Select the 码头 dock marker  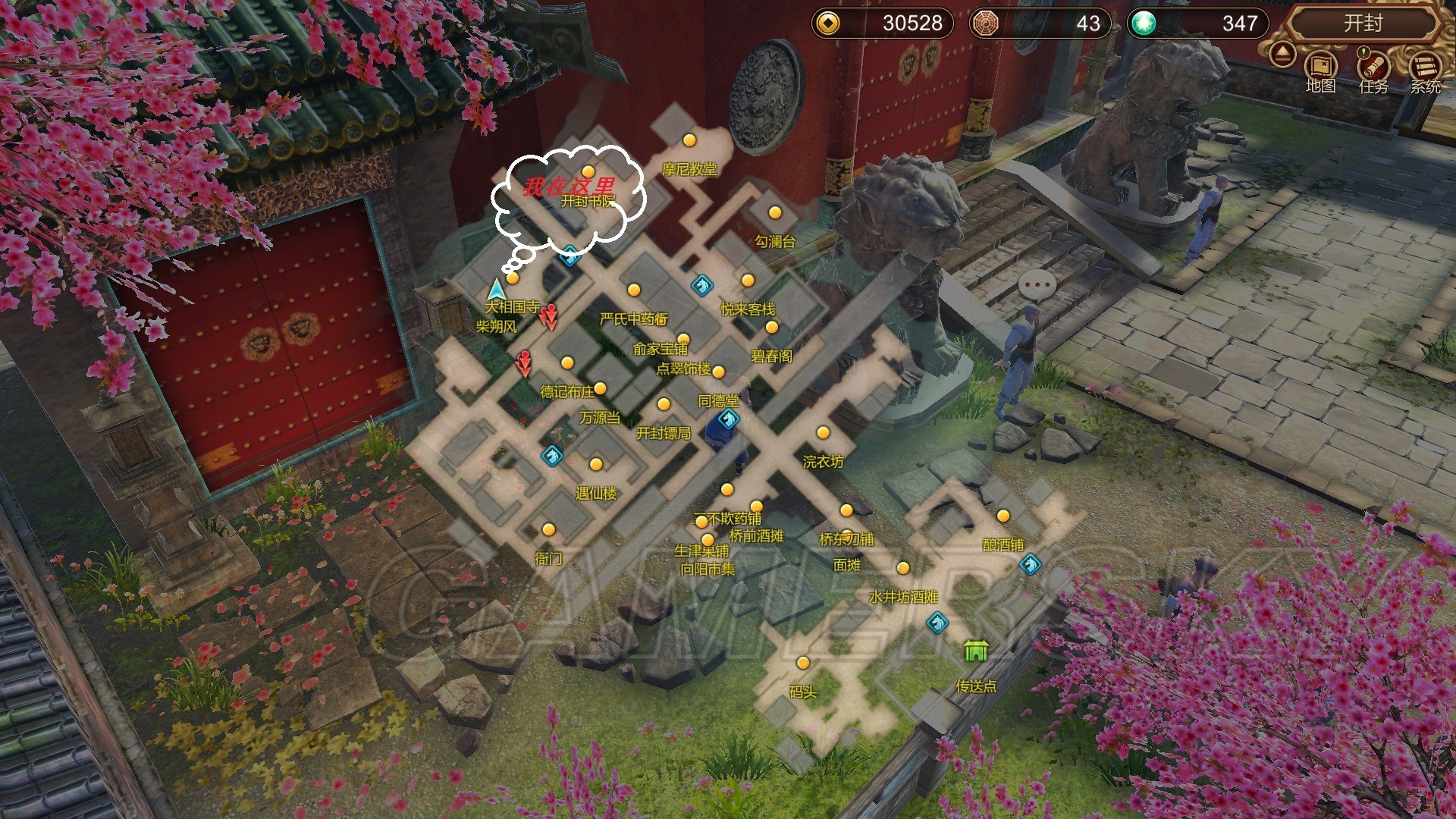pos(803,664)
